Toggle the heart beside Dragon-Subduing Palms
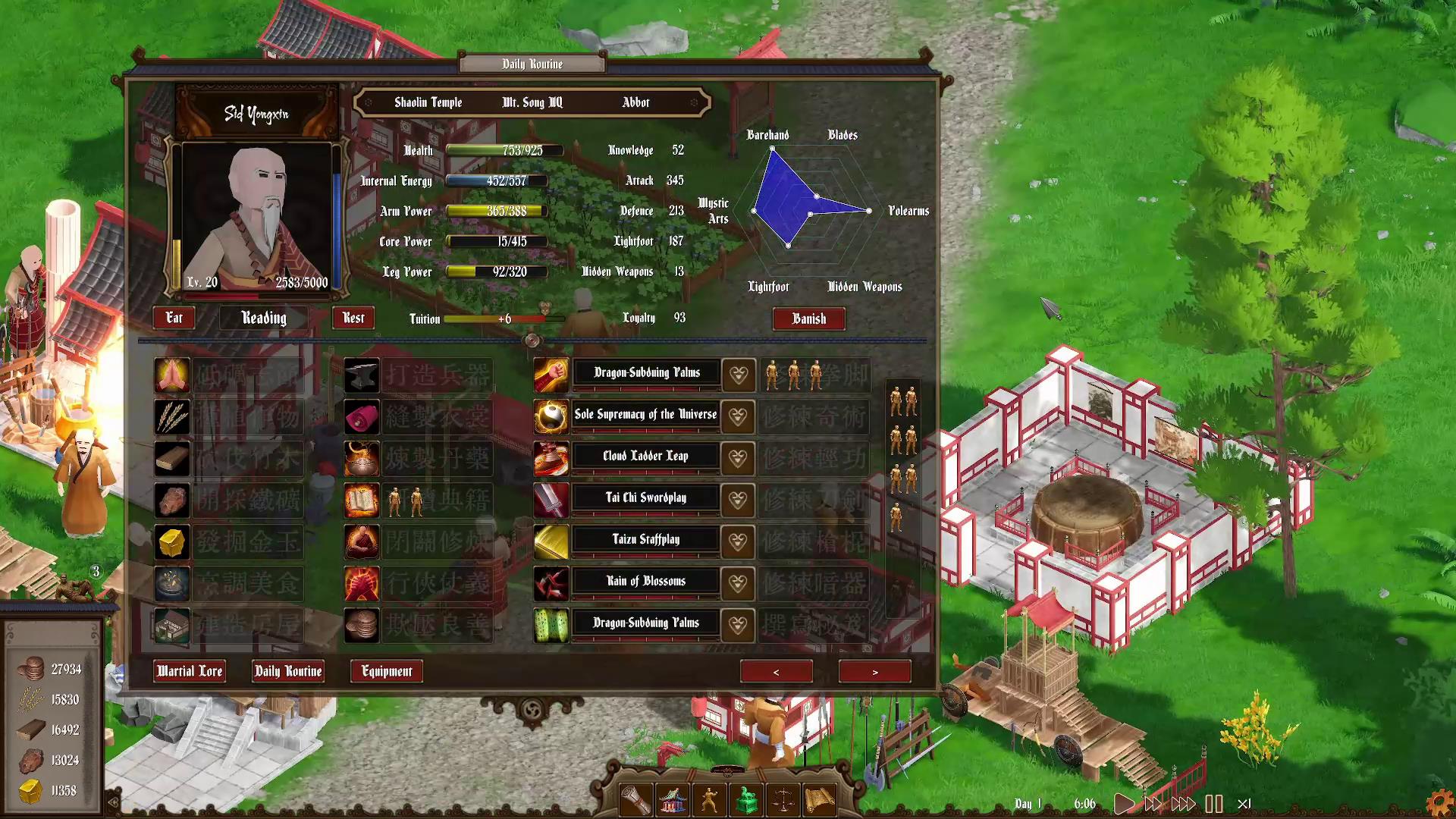 [x=738, y=375]
